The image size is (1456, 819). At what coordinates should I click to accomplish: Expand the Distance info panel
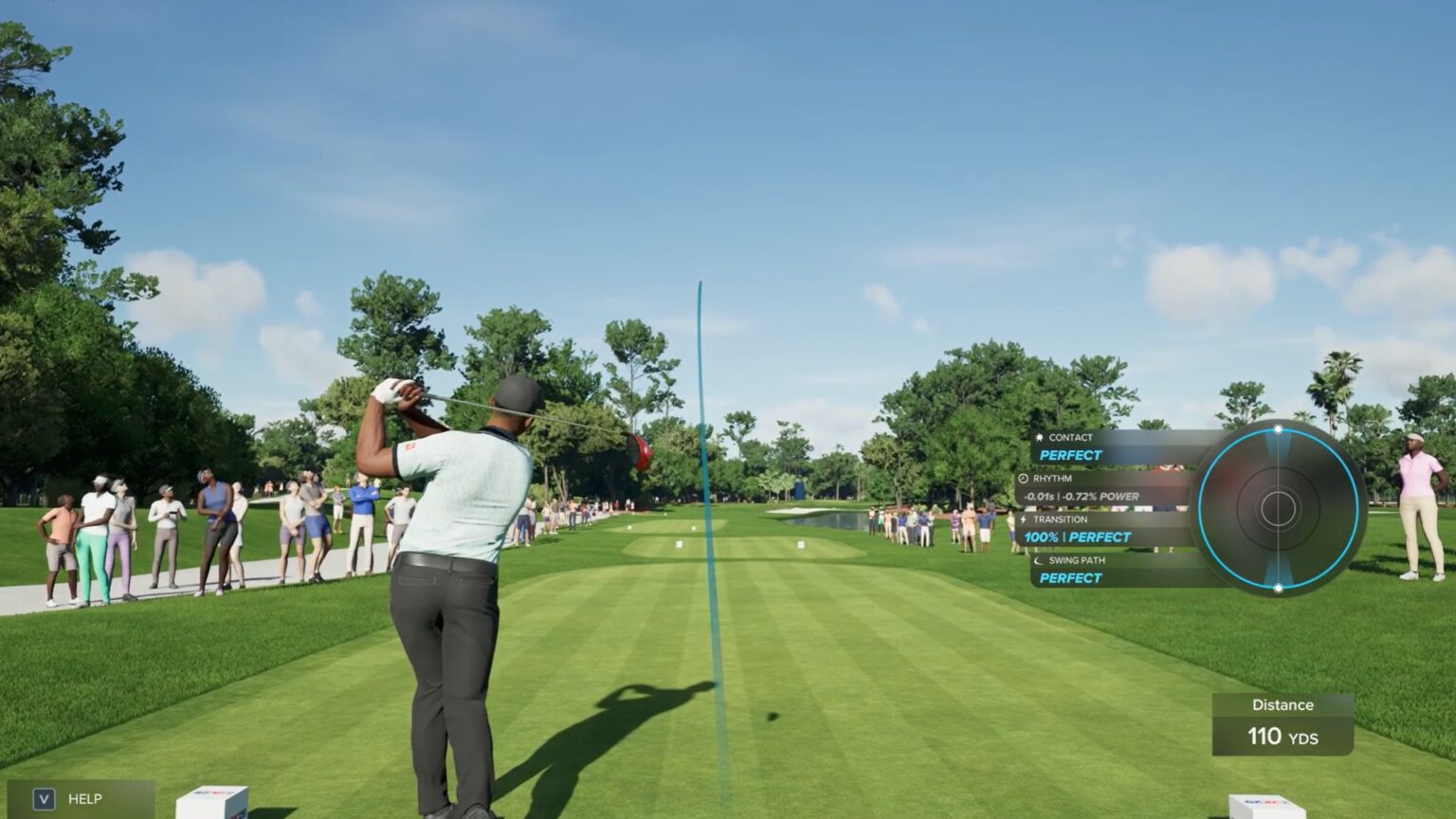point(1282,721)
